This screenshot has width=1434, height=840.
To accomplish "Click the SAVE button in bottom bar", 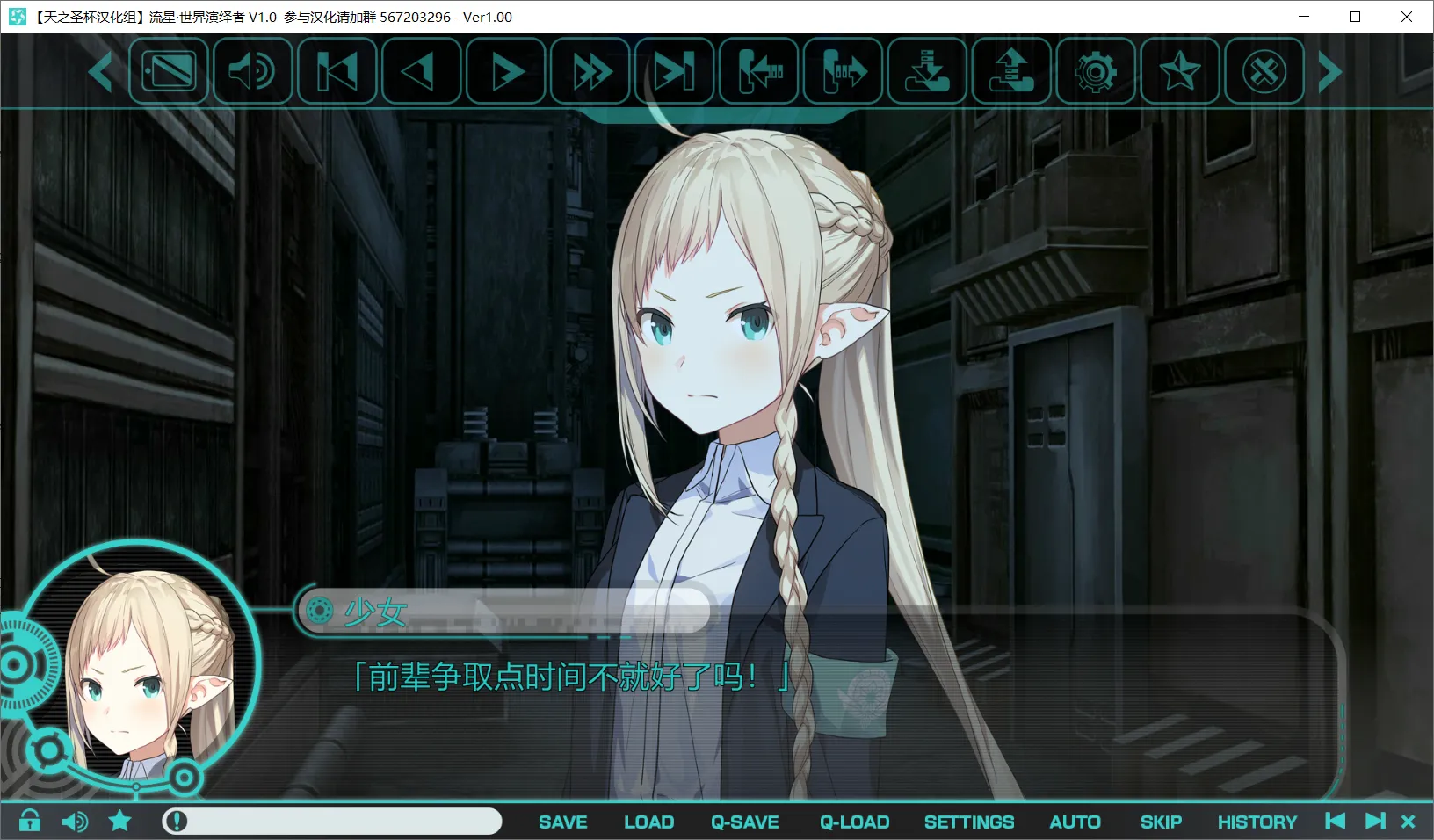I will [562, 822].
